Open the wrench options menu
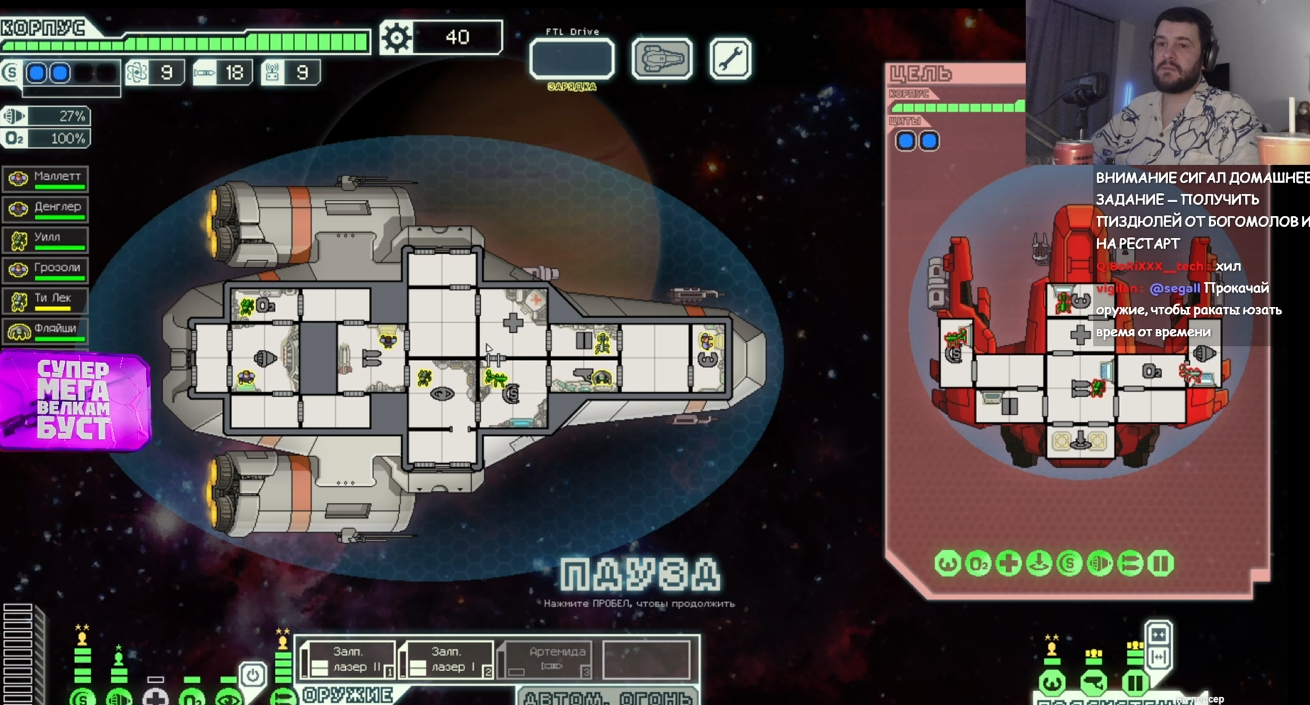1310x705 pixels. 731,59
